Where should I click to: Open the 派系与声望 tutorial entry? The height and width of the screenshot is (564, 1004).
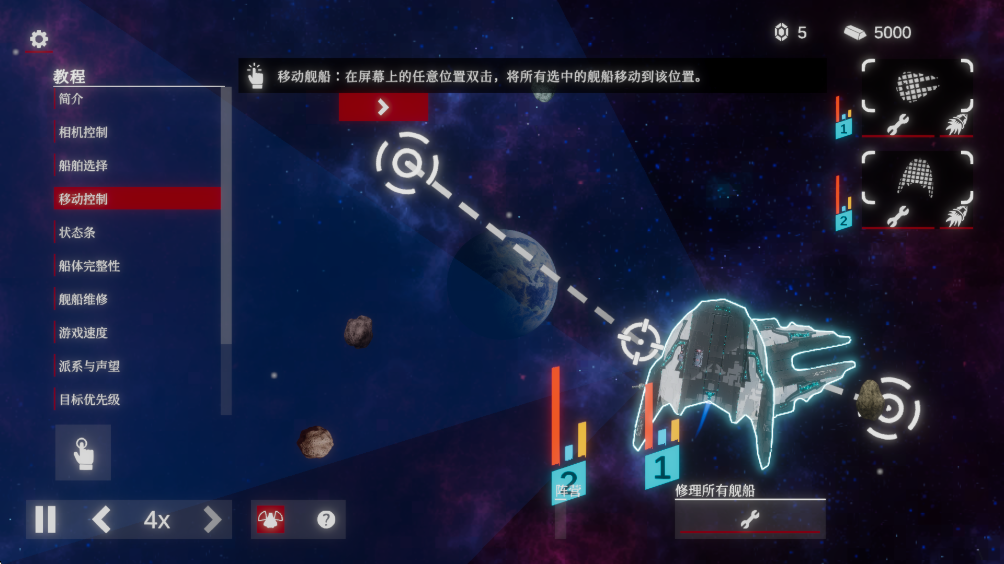pos(136,366)
